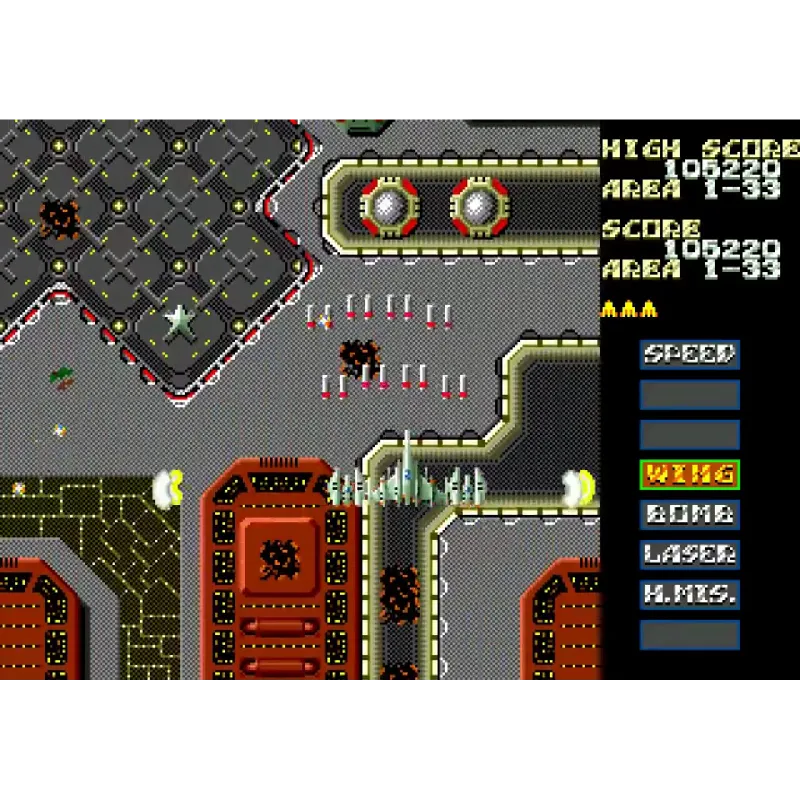
Task: Choose the BOMB weapon slot
Action: (689, 515)
